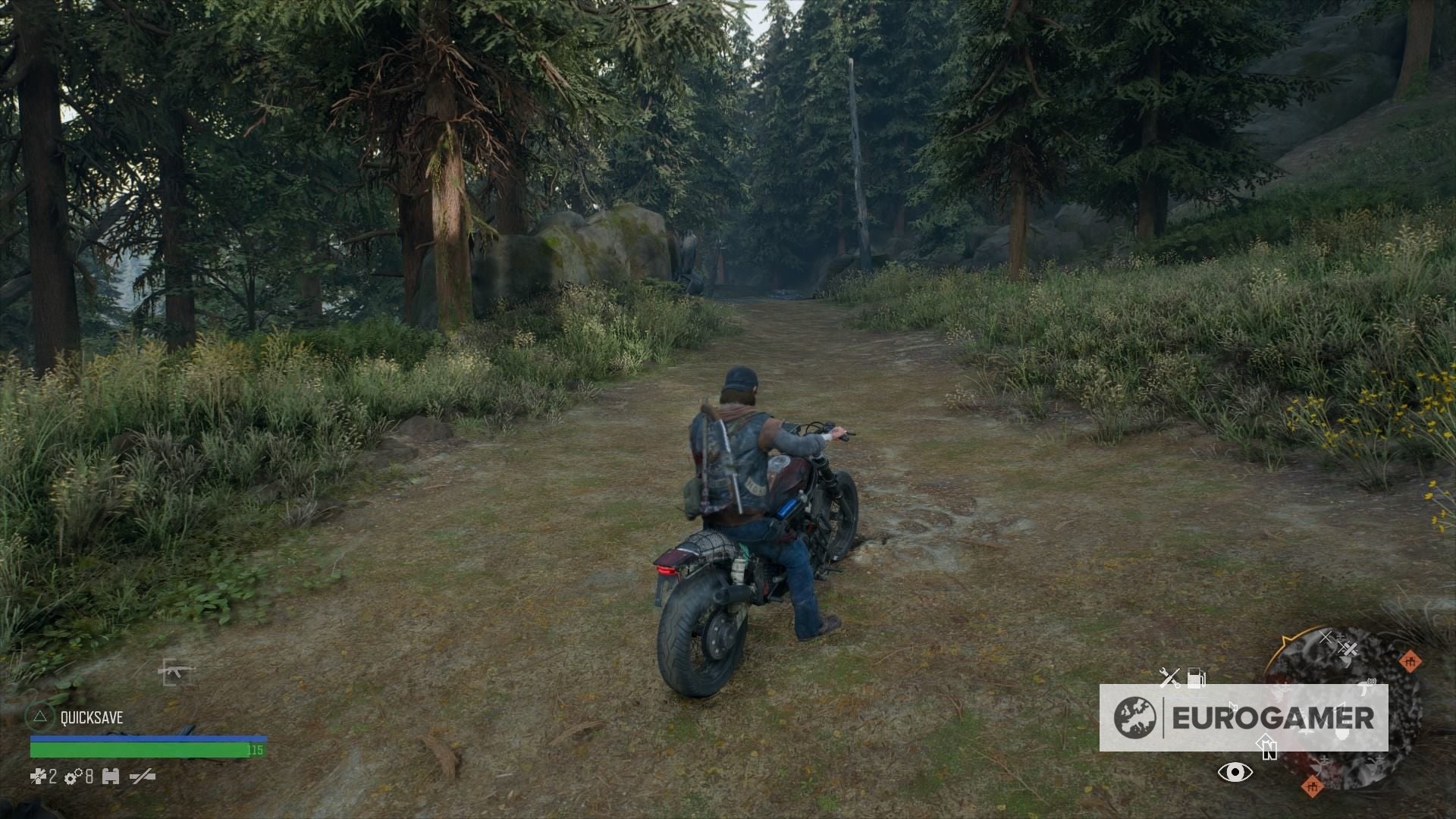
Task: Click the orange diamond marker at the minimap top right
Action: [1409, 662]
